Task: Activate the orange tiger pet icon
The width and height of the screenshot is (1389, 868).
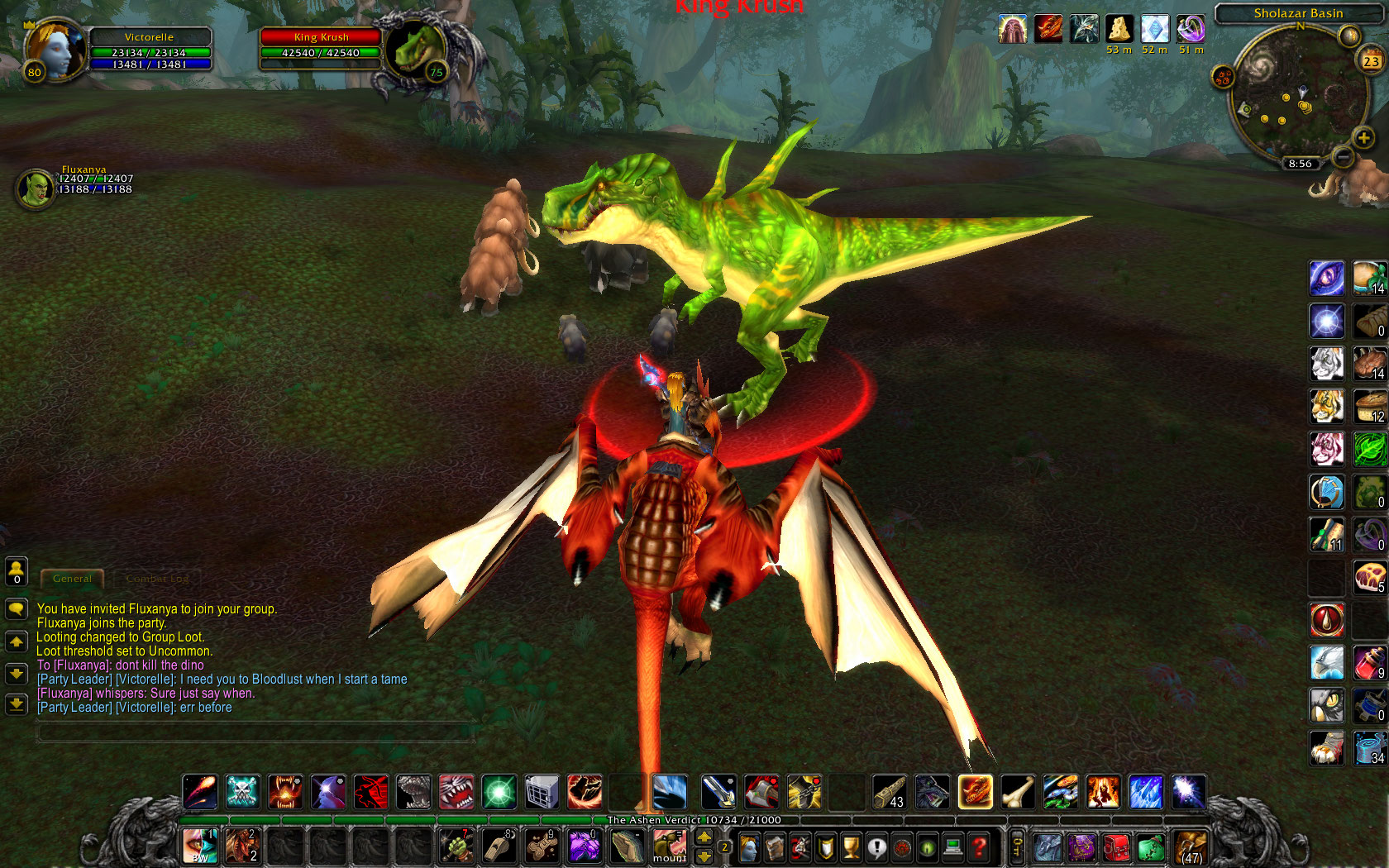Action: click(1326, 406)
